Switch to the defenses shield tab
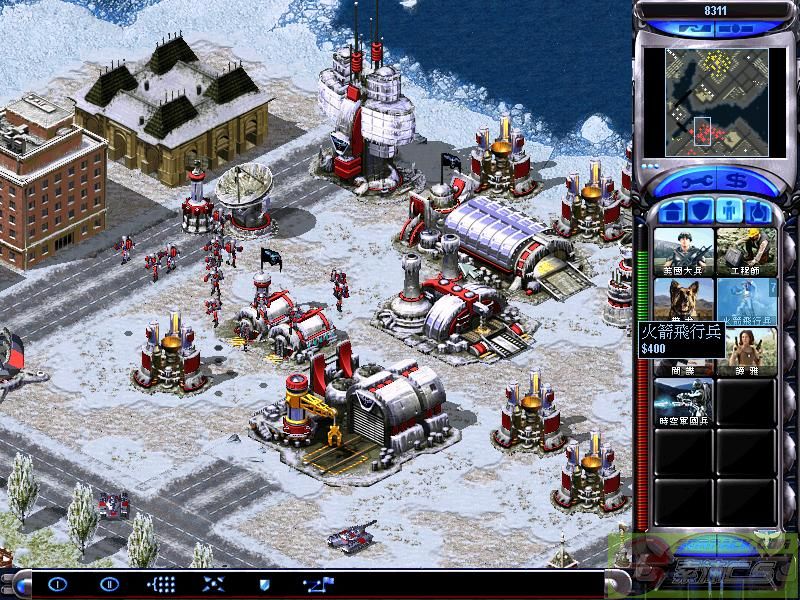Image resolution: width=800 pixels, height=600 pixels. (x=700, y=212)
